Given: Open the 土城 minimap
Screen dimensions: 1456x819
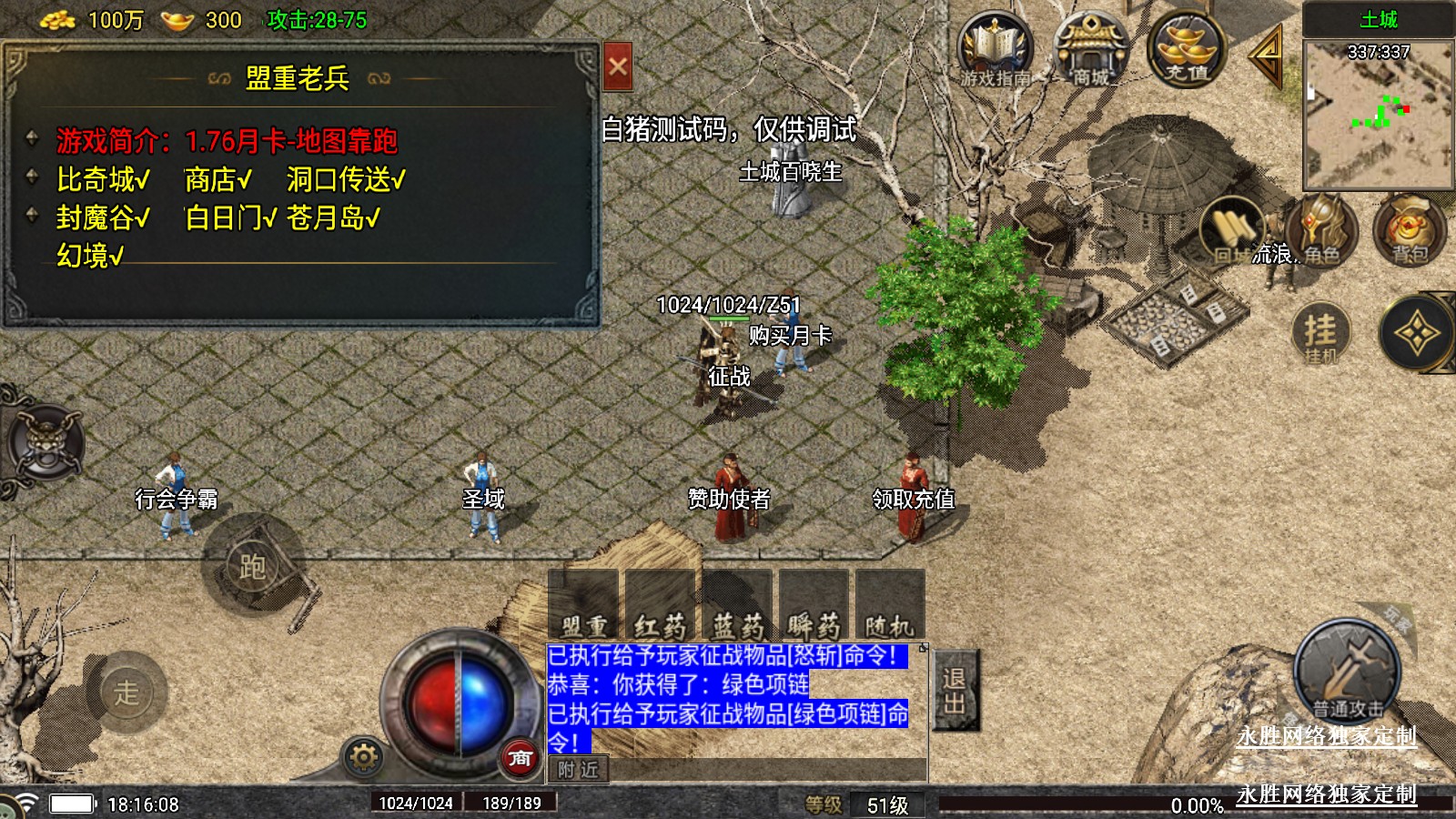Looking at the screenshot, I should pyautogui.click(x=1378, y=111).
